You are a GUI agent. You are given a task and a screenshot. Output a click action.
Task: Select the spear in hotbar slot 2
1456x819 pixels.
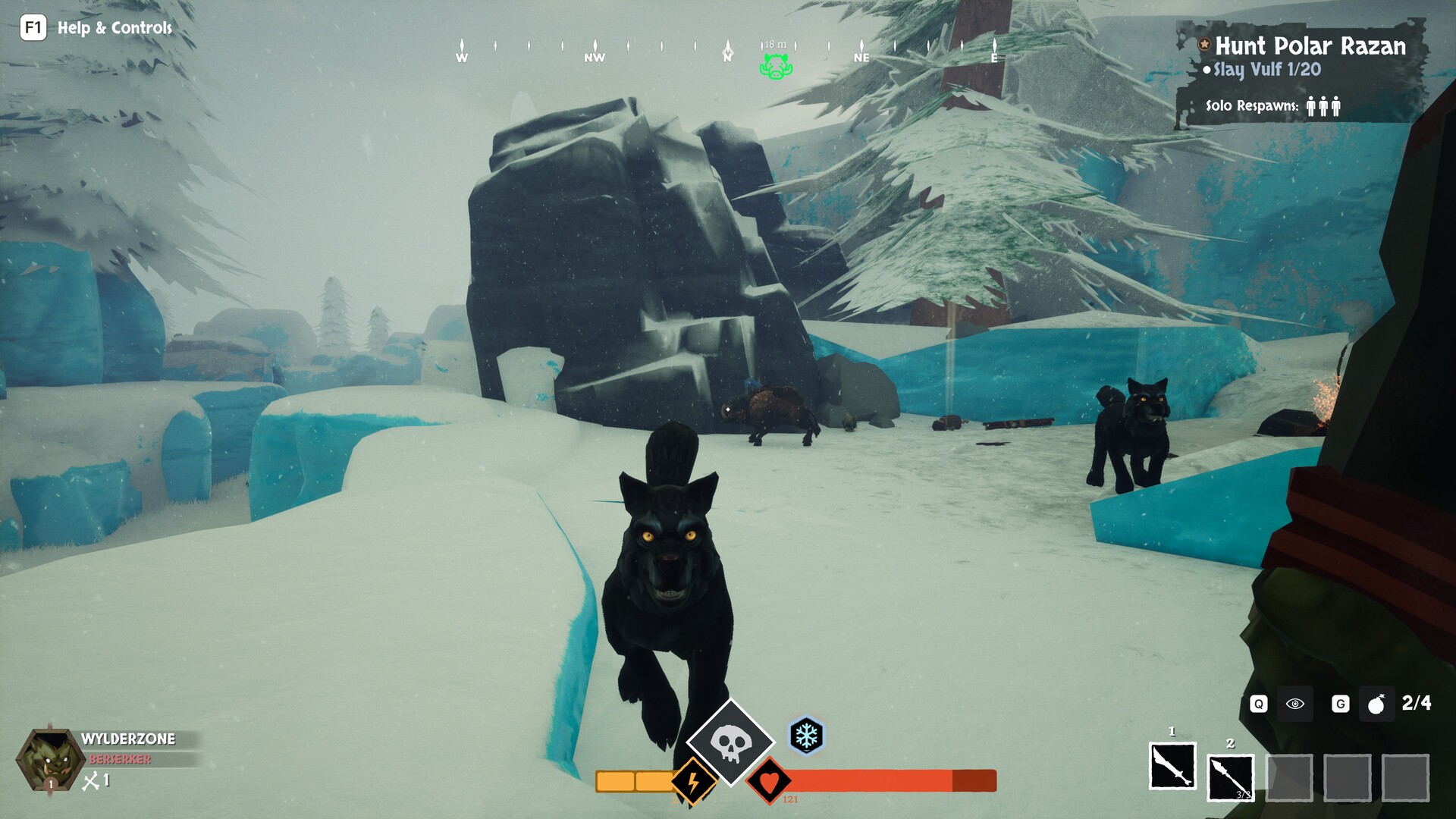pyautogui.click(x=1230, y=777)
